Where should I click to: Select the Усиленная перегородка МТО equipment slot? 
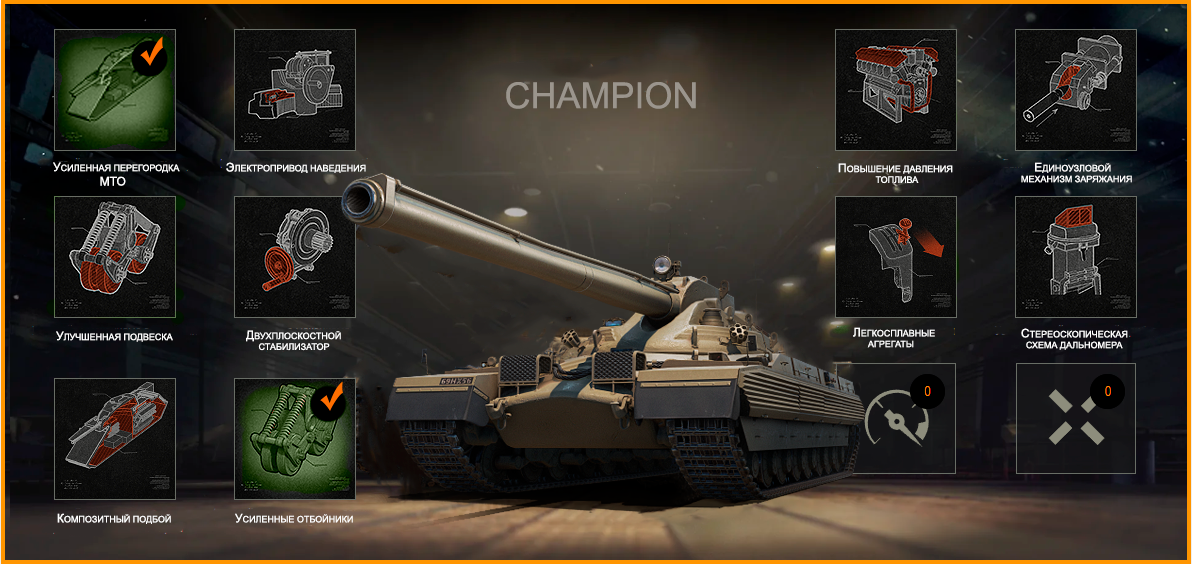coord(114,90)
